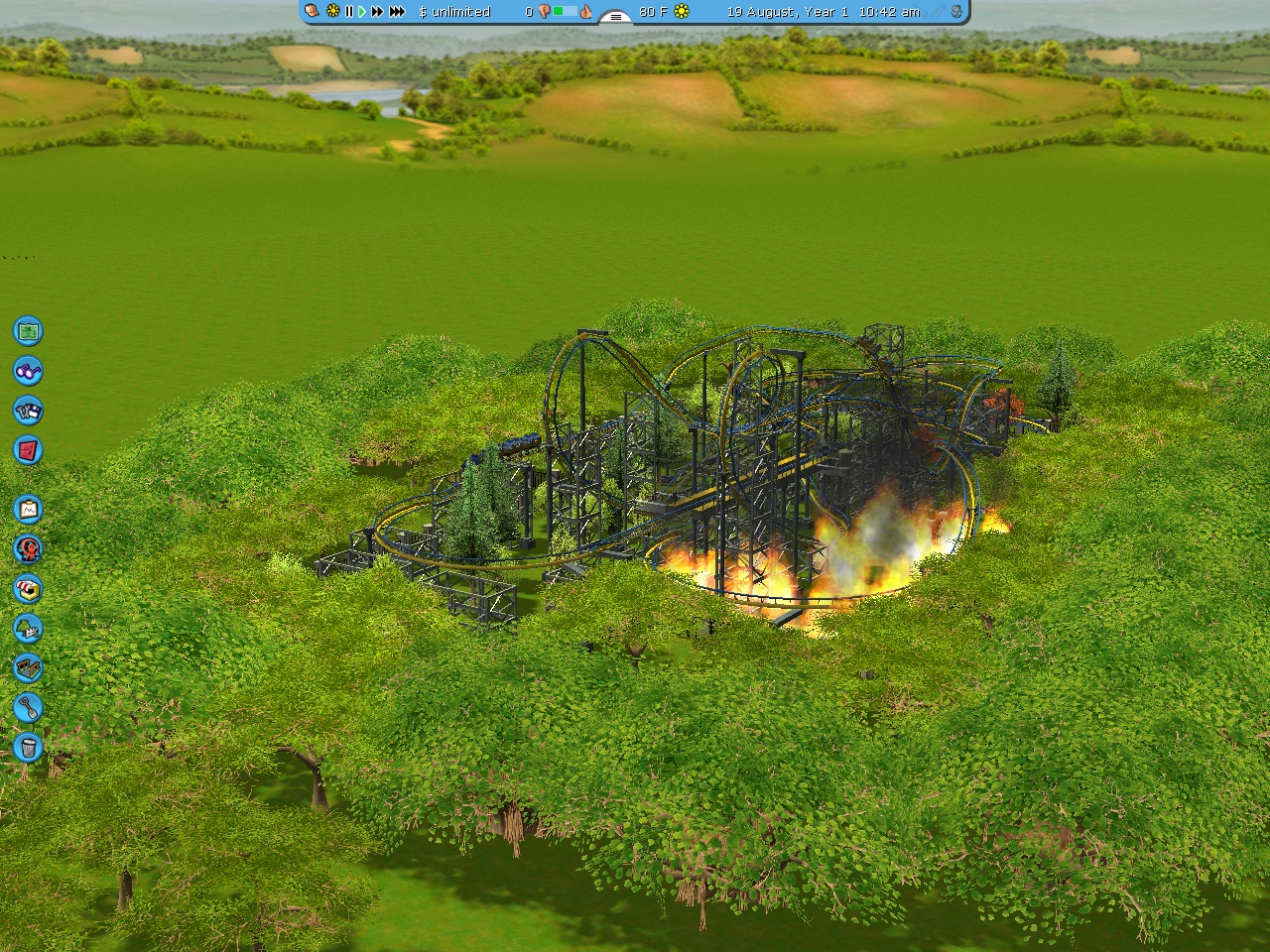The width and height of the screenshot is (1270, 952).
Task: Expand the top status bar handle
Action: 616,17
